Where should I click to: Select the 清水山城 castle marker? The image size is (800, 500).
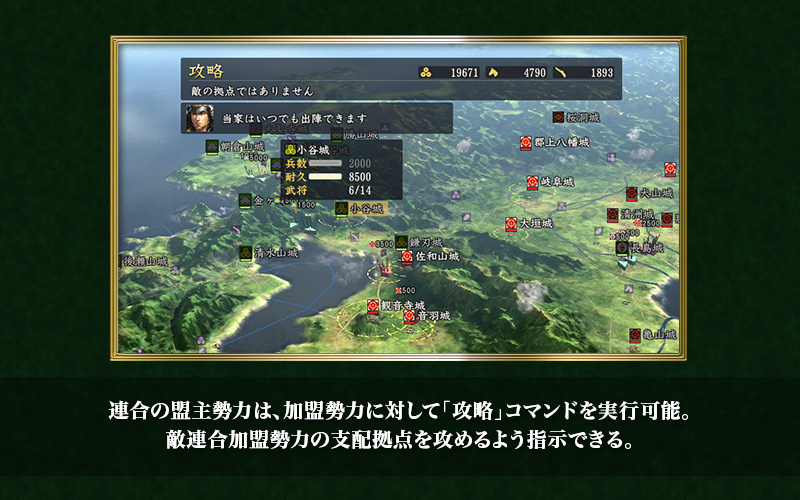tap(246, 254)
